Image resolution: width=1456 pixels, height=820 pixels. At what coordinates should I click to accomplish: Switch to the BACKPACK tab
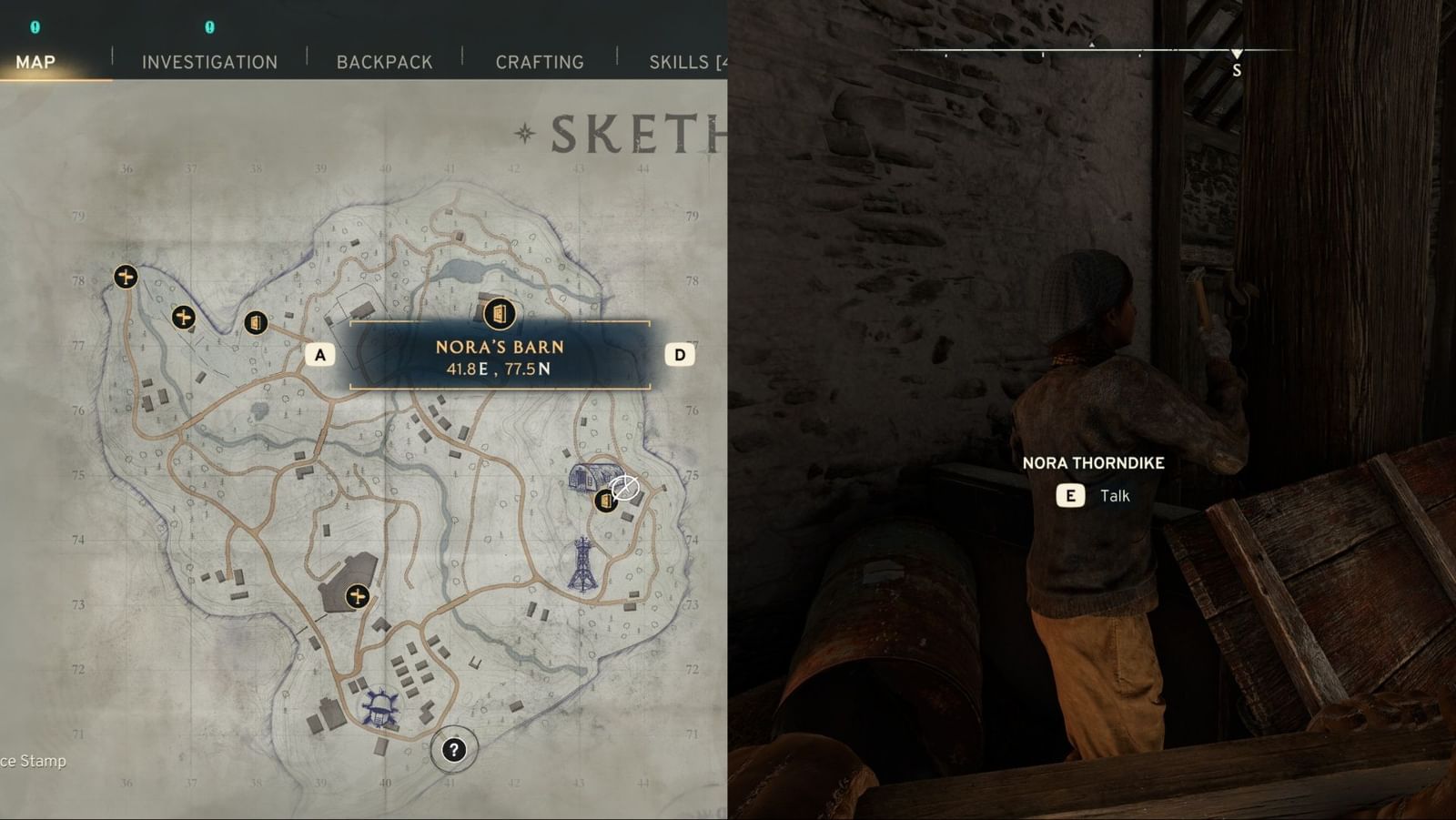point(384,62)
